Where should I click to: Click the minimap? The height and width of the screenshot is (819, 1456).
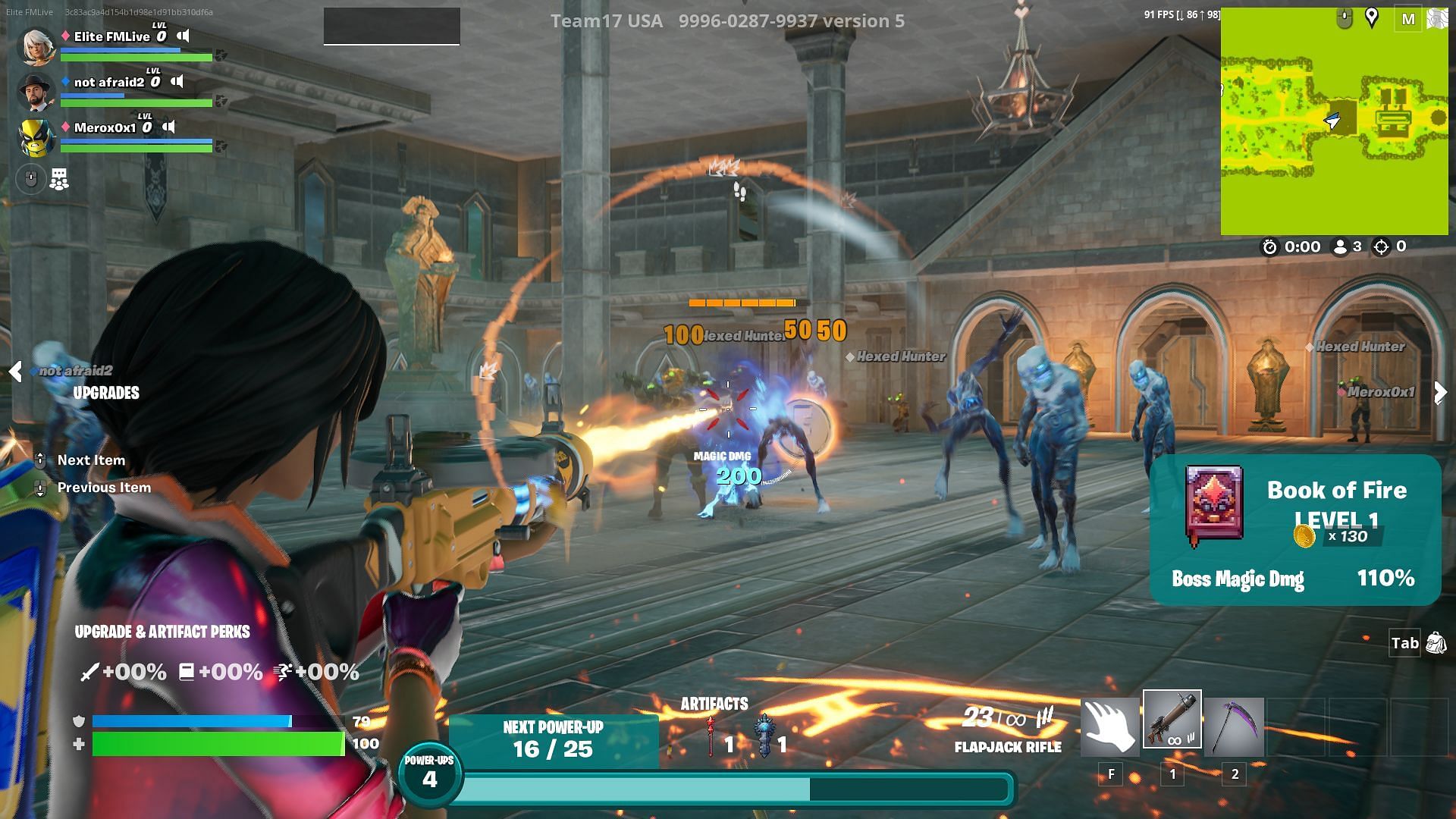[1334, 121]
